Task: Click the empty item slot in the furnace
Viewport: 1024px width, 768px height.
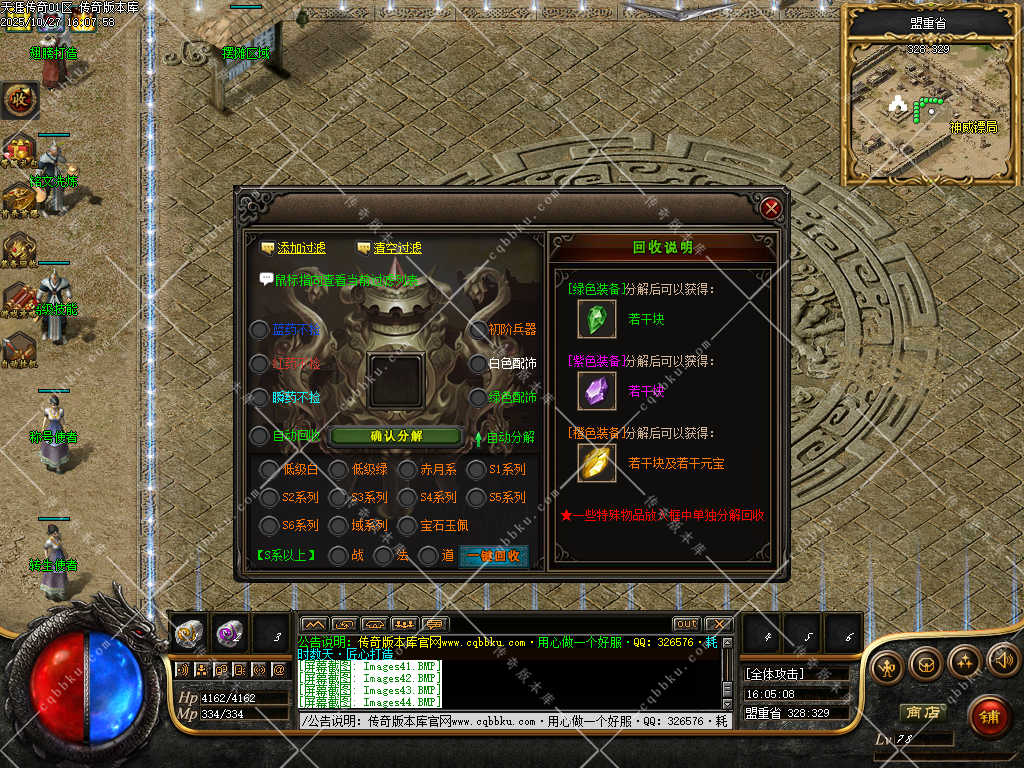Action: (396, 380)
